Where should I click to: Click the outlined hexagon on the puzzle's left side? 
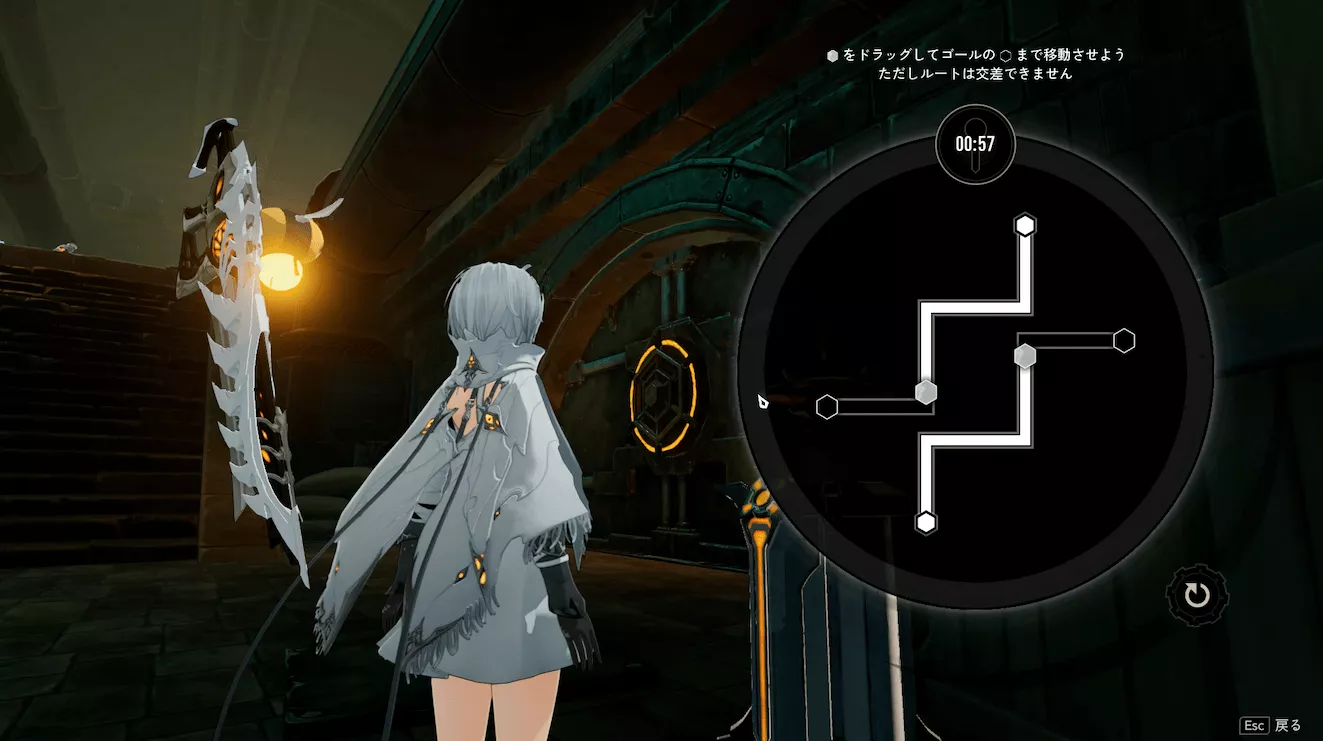coord(826,407)
